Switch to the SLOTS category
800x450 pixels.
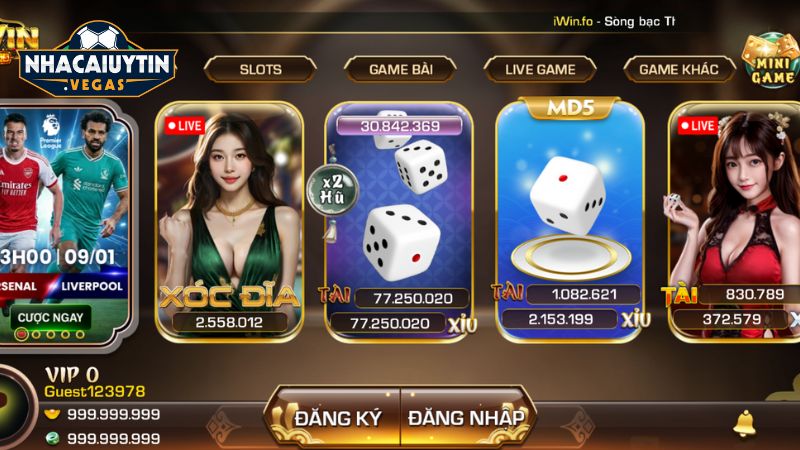pos(260,69)
